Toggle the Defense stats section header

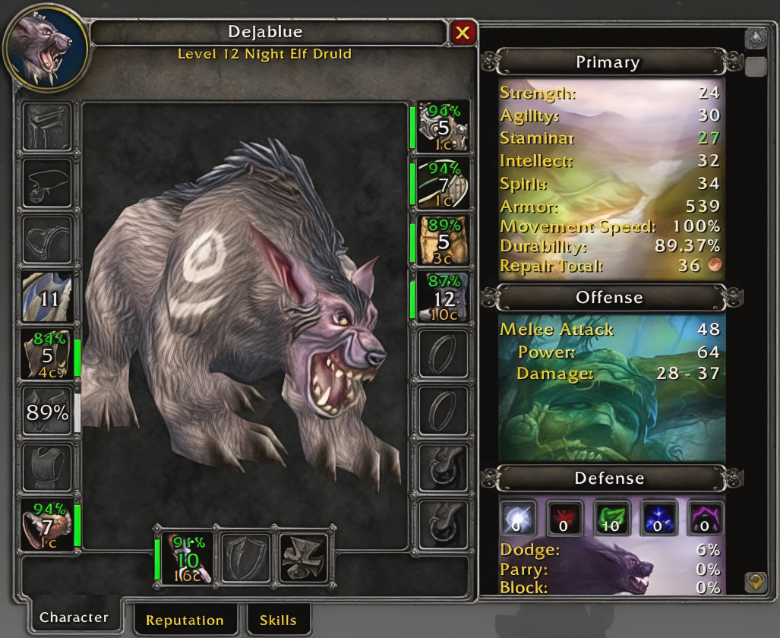click(607, 478)
